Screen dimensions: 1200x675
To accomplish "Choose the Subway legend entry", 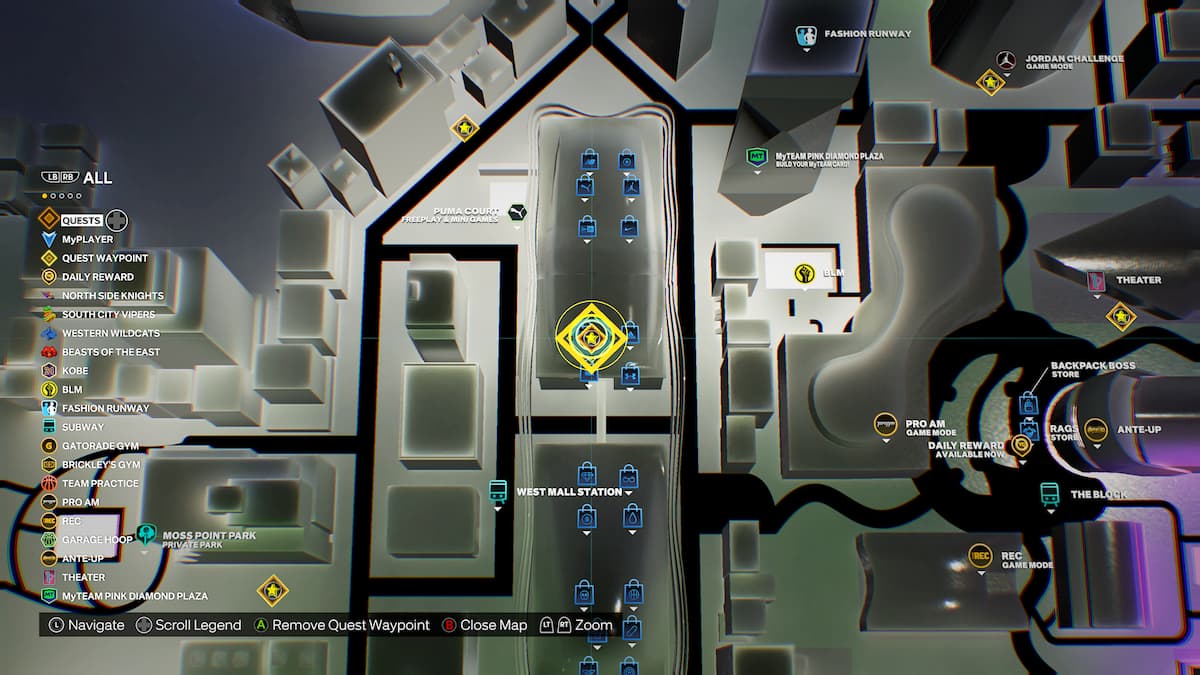I will point(82,427).
